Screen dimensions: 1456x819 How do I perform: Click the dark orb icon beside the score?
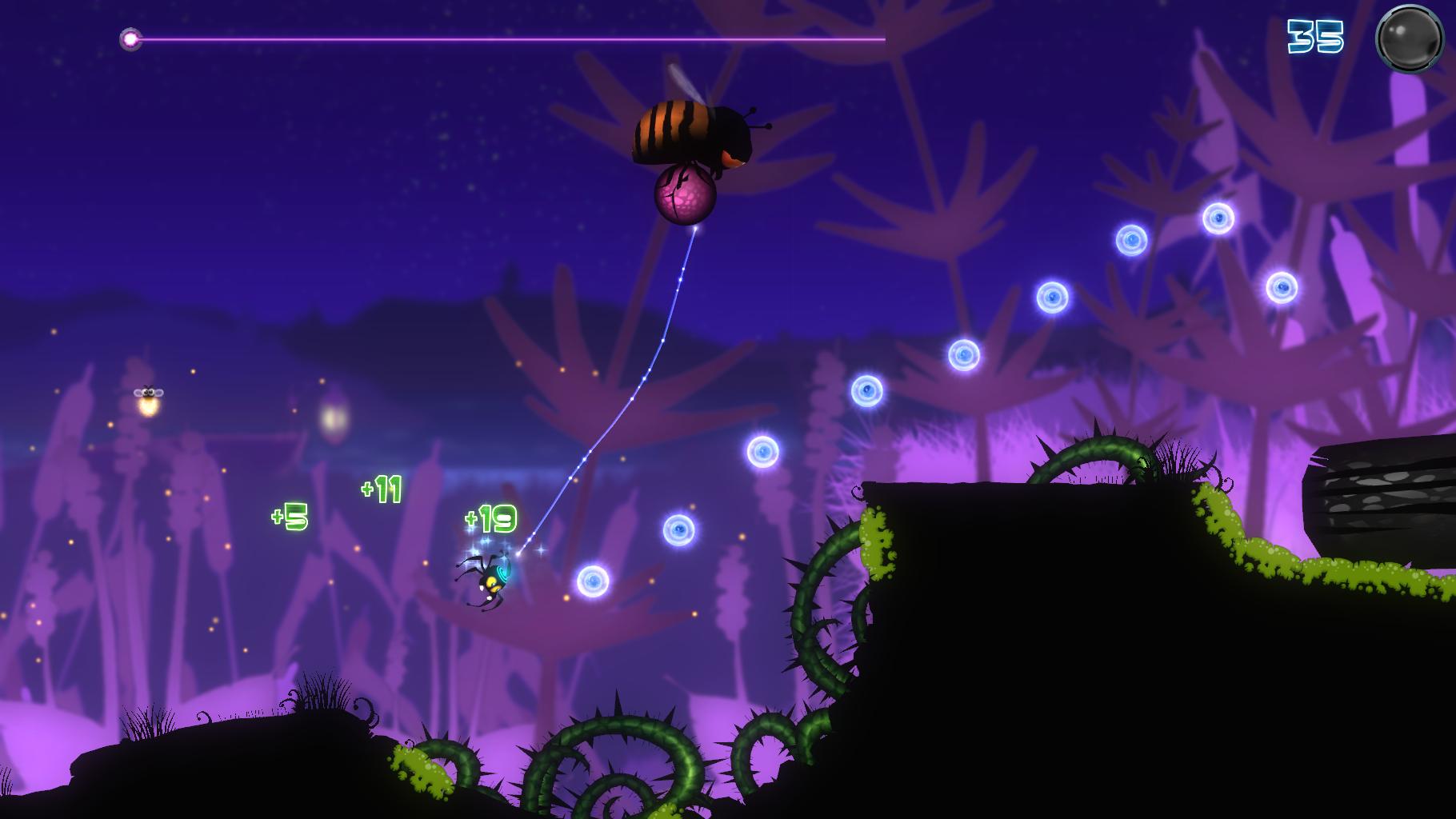(x=1409, y=38)
